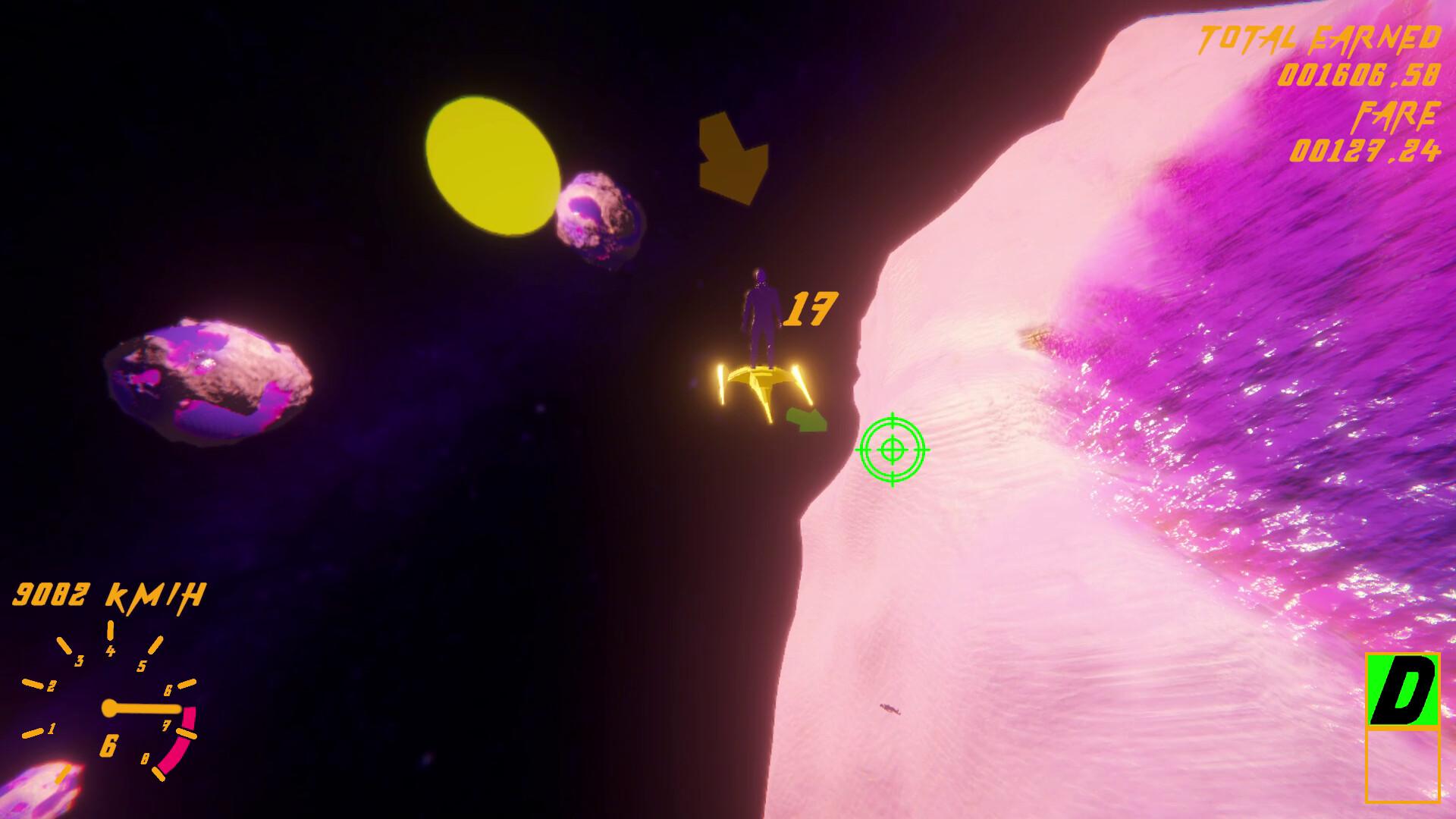Click the speedometer gauge needle

(x=144, y=709)
